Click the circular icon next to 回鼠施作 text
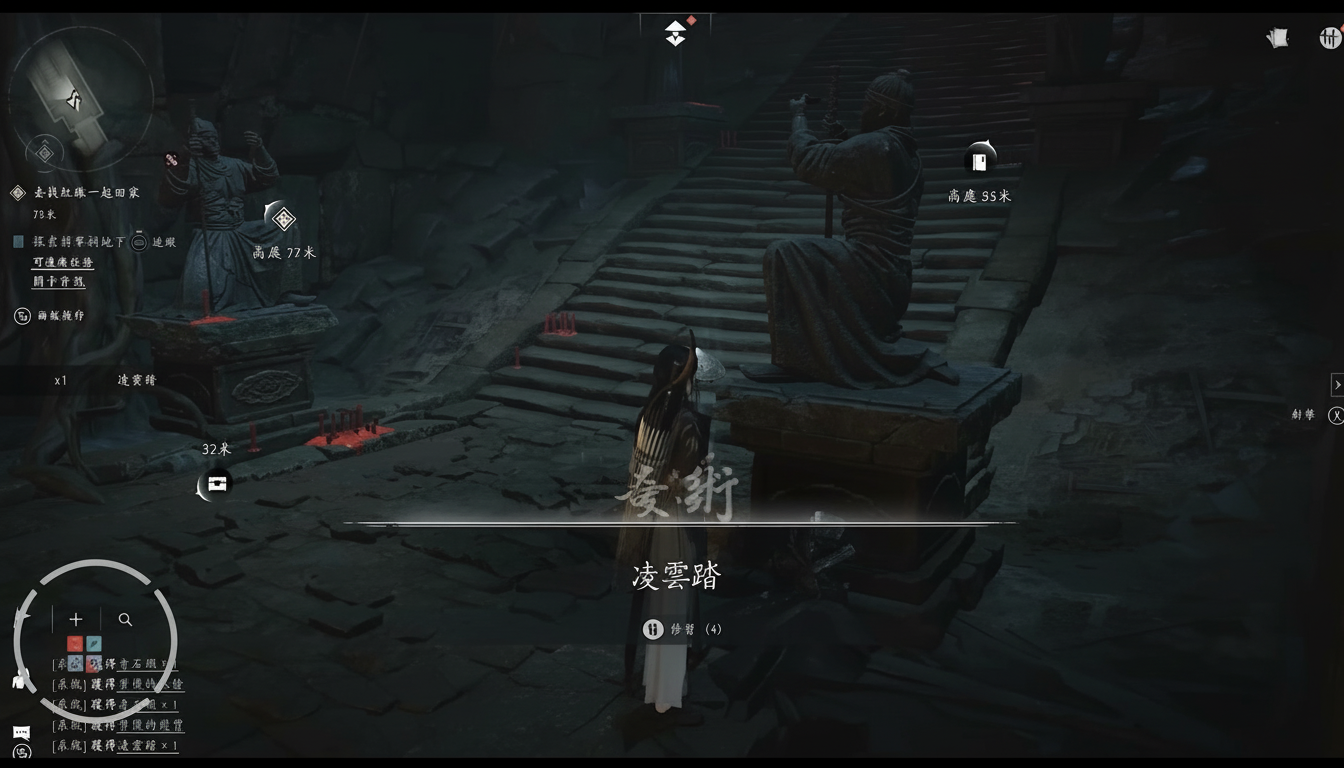Viewport: 1344px width, 768px height. tap(22, 316)
